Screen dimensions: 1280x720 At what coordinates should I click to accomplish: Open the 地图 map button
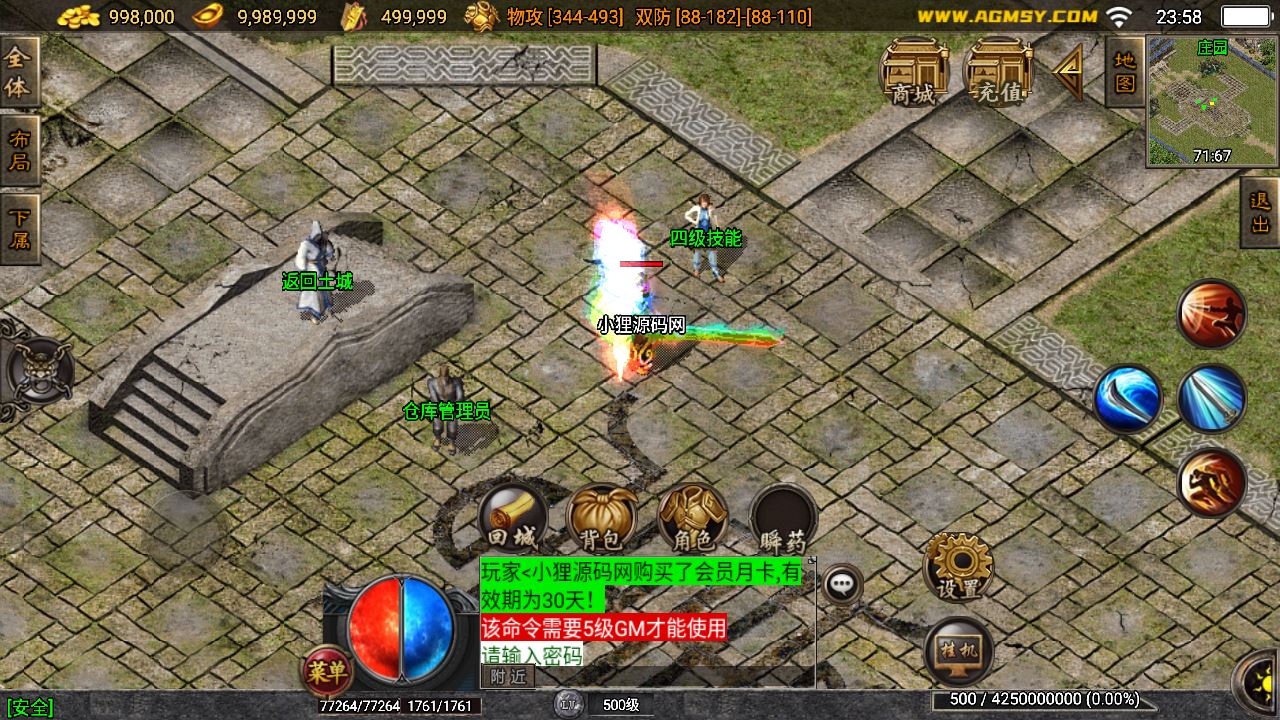pyautogui.click(x=1125, y=71)
